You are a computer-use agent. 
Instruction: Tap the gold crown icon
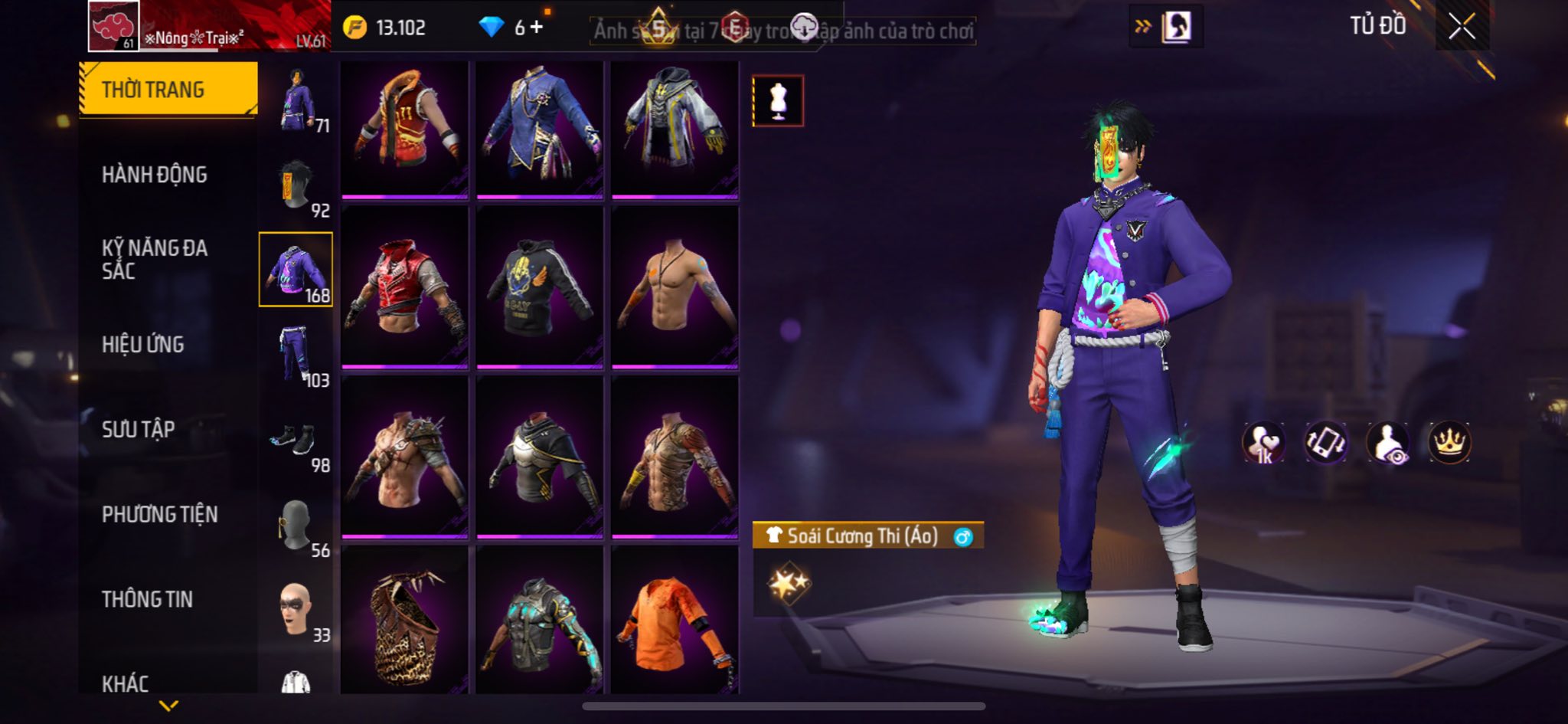(1449, 442)
